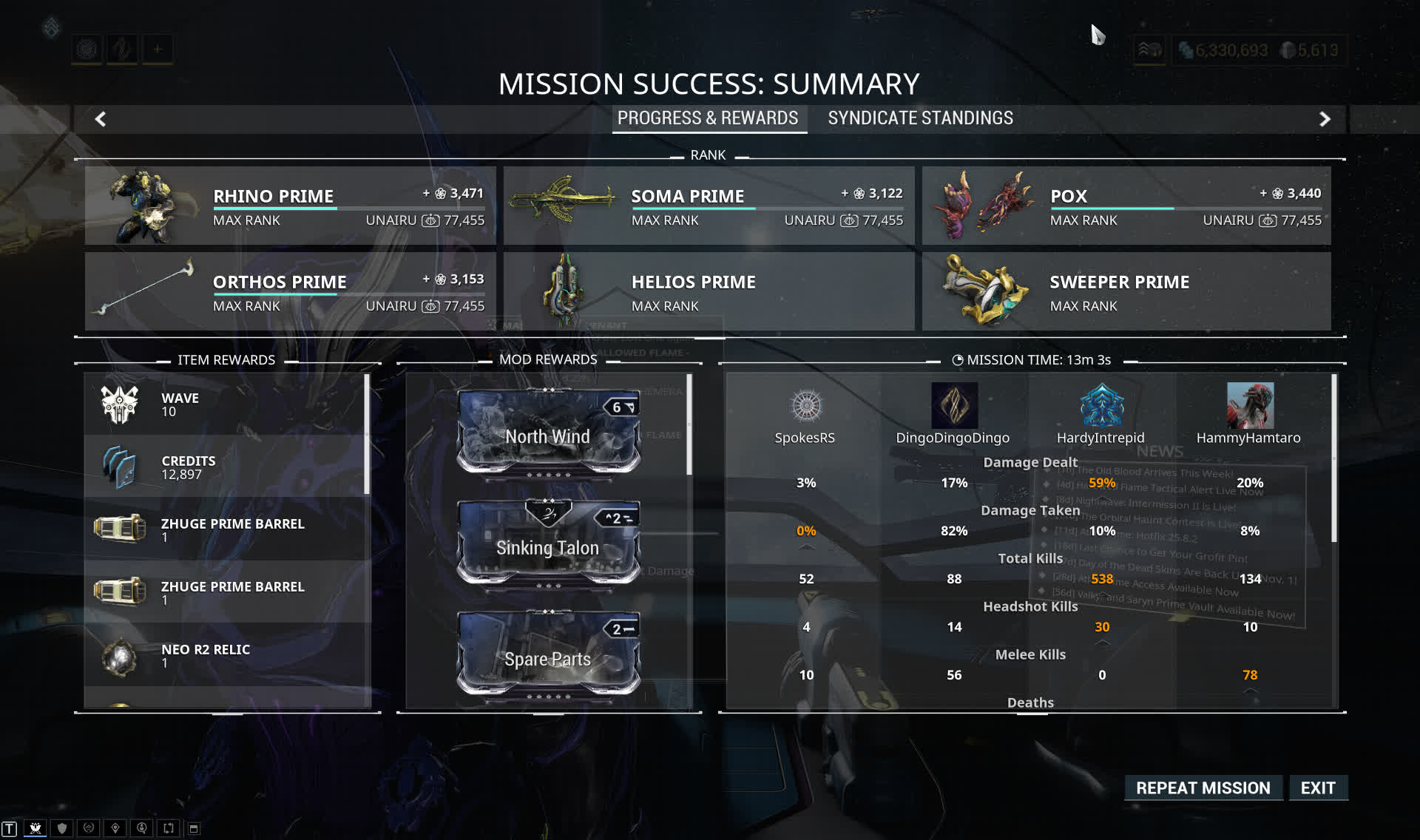Select the North Wind mod card
The width and height of the screenshot is (1420, 840).
(548, 433)
